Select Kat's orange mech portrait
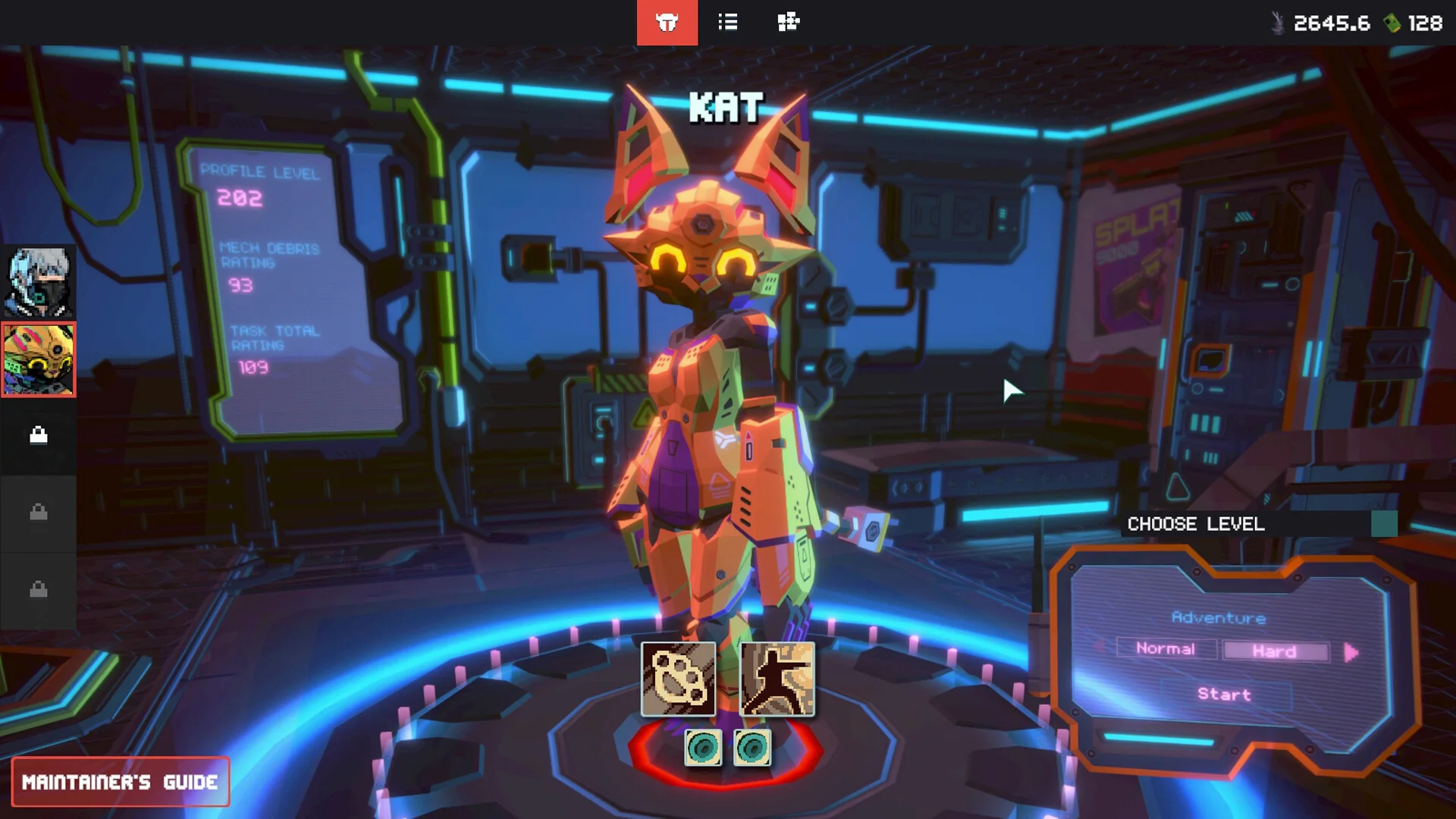This screenshot has height=819, width=1456. point(38,359)
